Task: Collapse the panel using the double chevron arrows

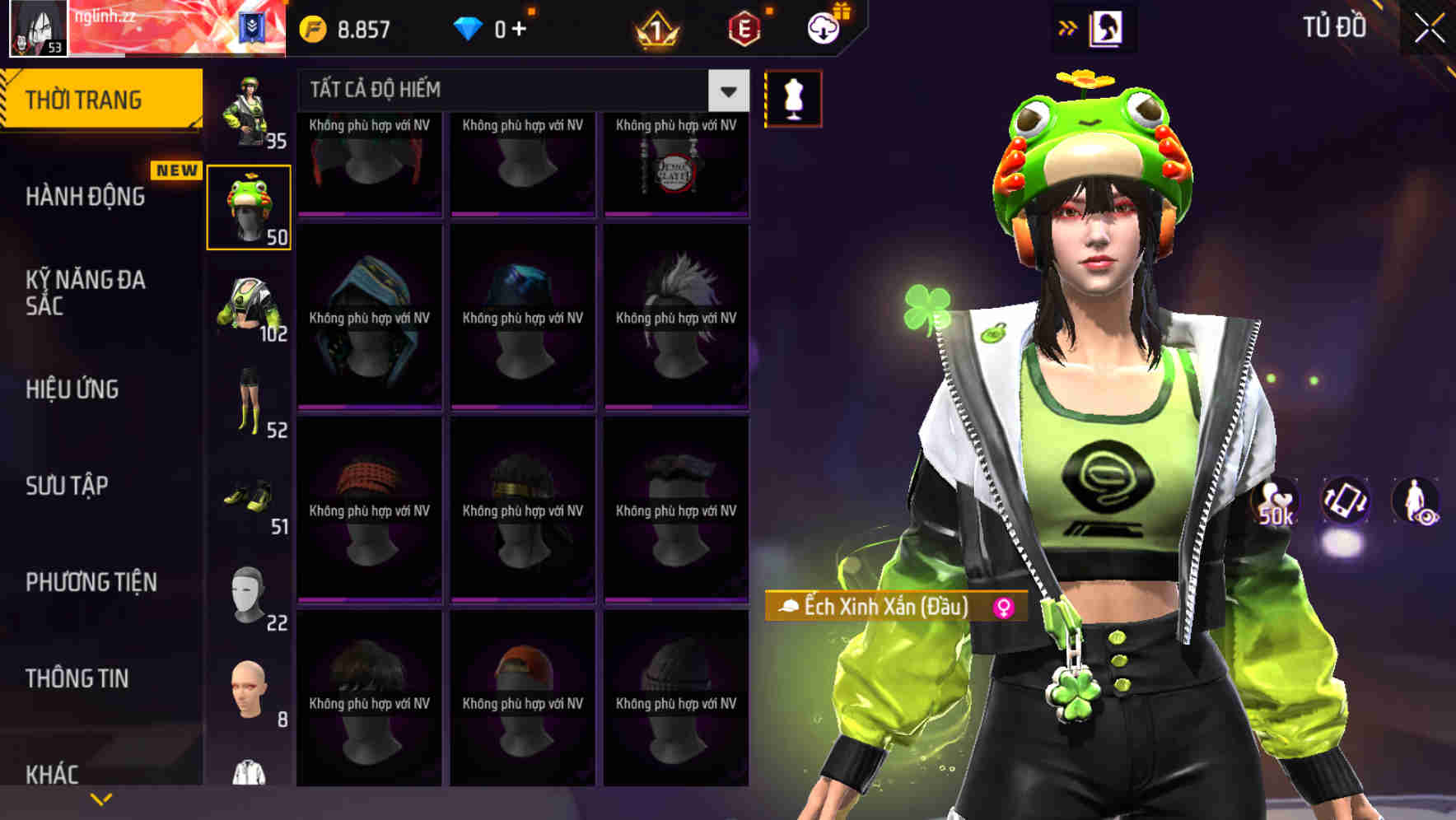Action: click(1068, 27)
